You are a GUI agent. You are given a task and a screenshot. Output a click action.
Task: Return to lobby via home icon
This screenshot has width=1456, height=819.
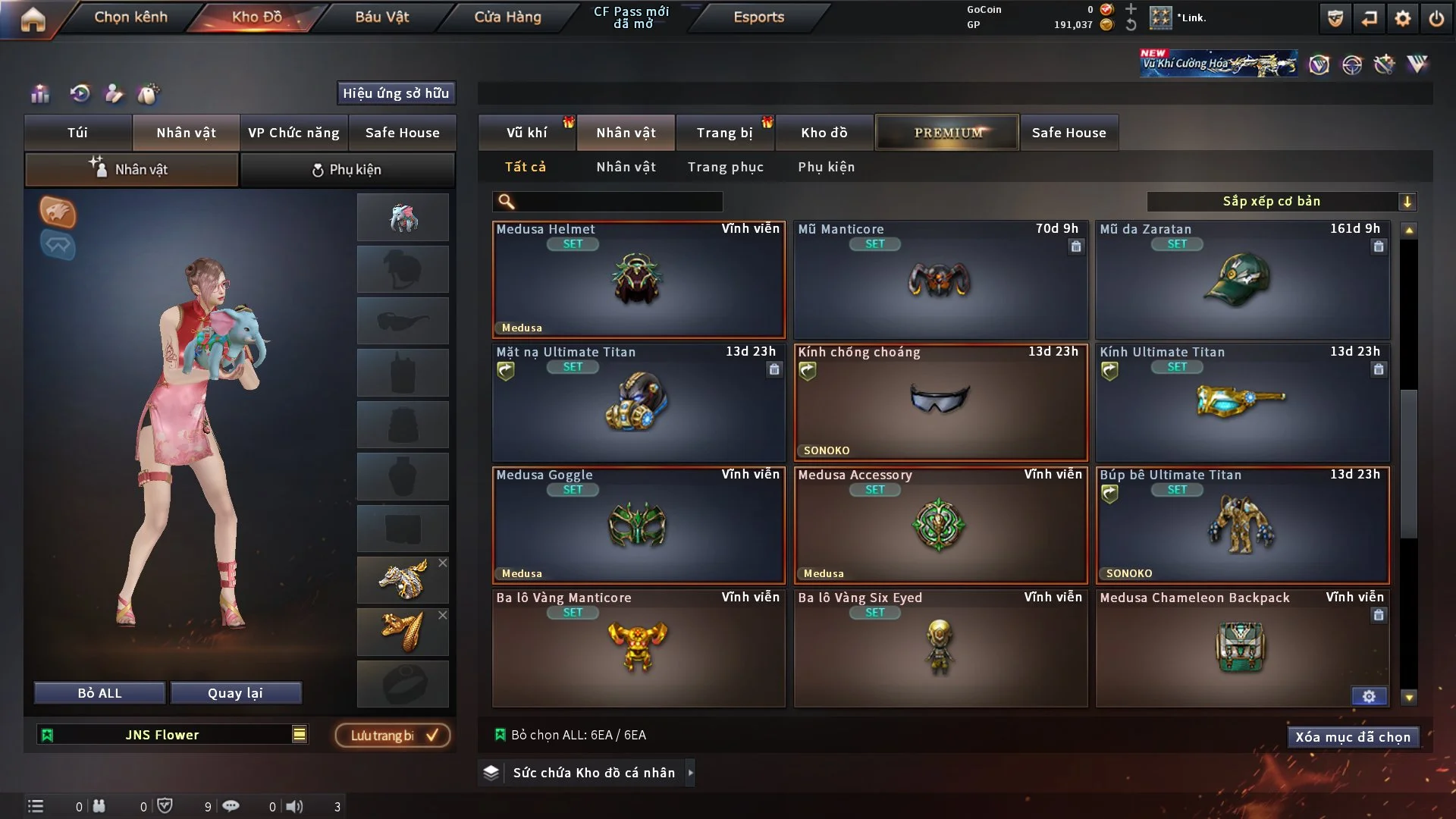[x=33, y=19]
